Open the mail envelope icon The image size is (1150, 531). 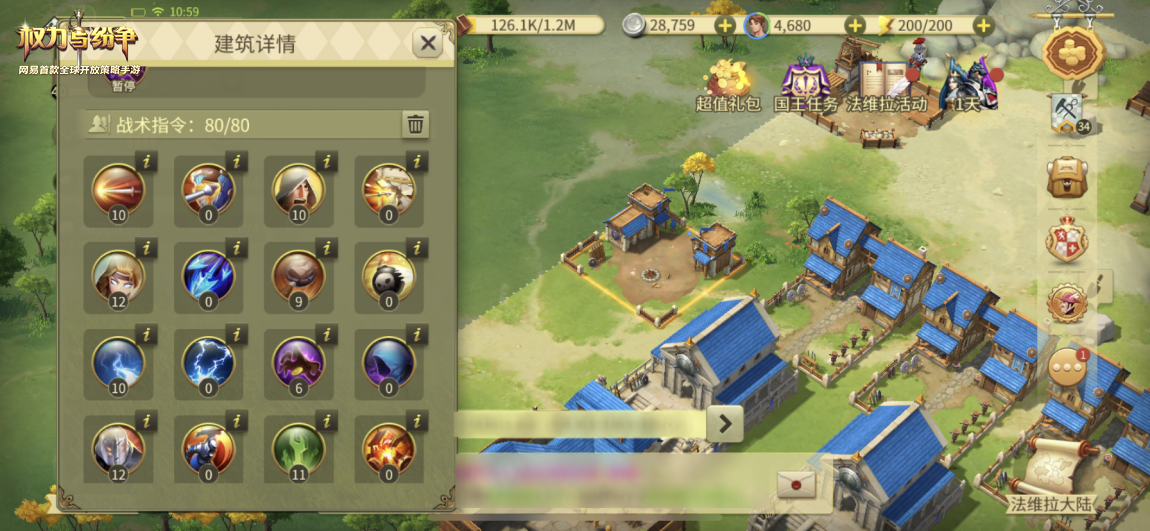pos(796,485)
